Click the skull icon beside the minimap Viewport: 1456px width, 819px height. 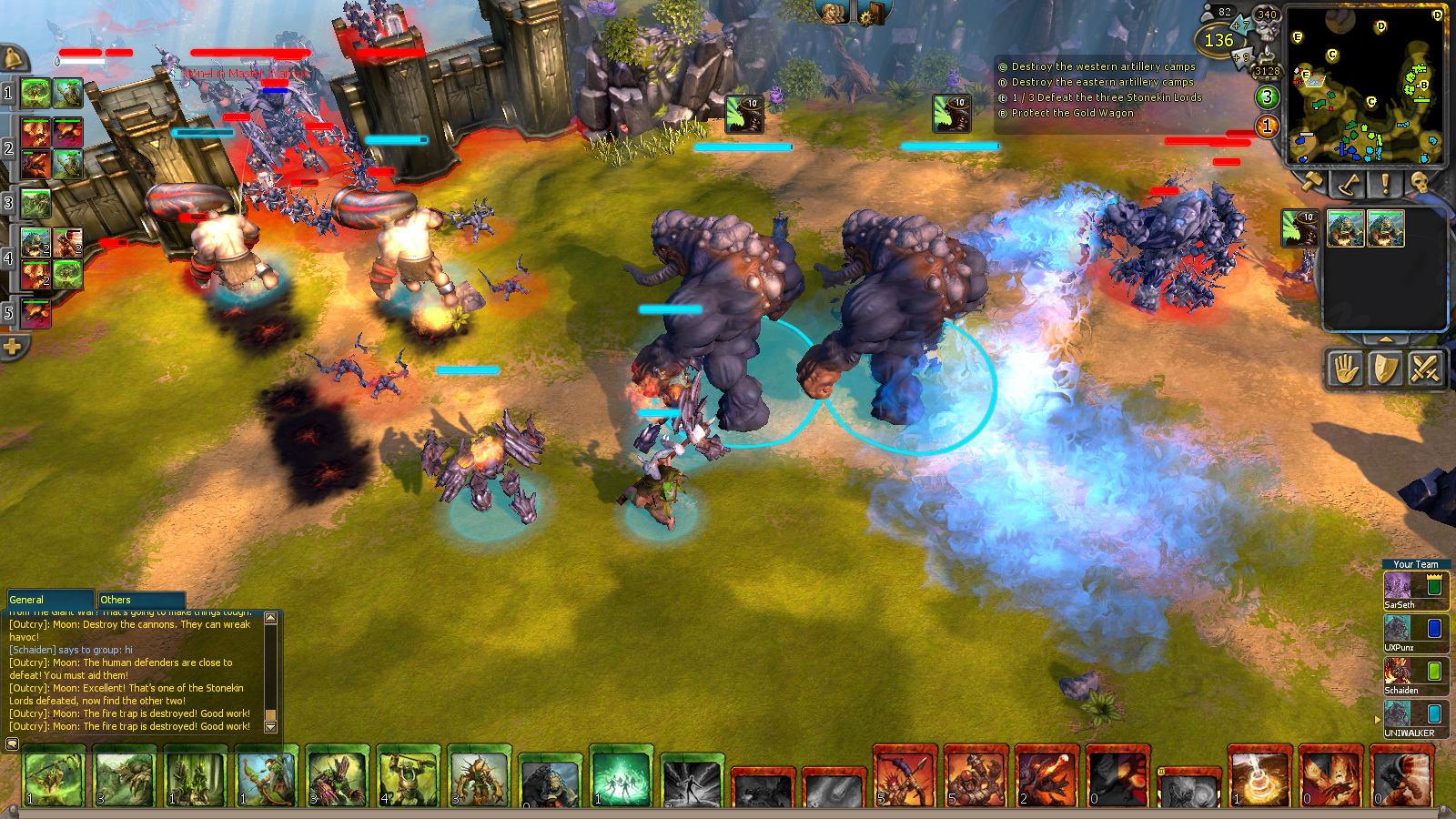[x=1420, y=184]
